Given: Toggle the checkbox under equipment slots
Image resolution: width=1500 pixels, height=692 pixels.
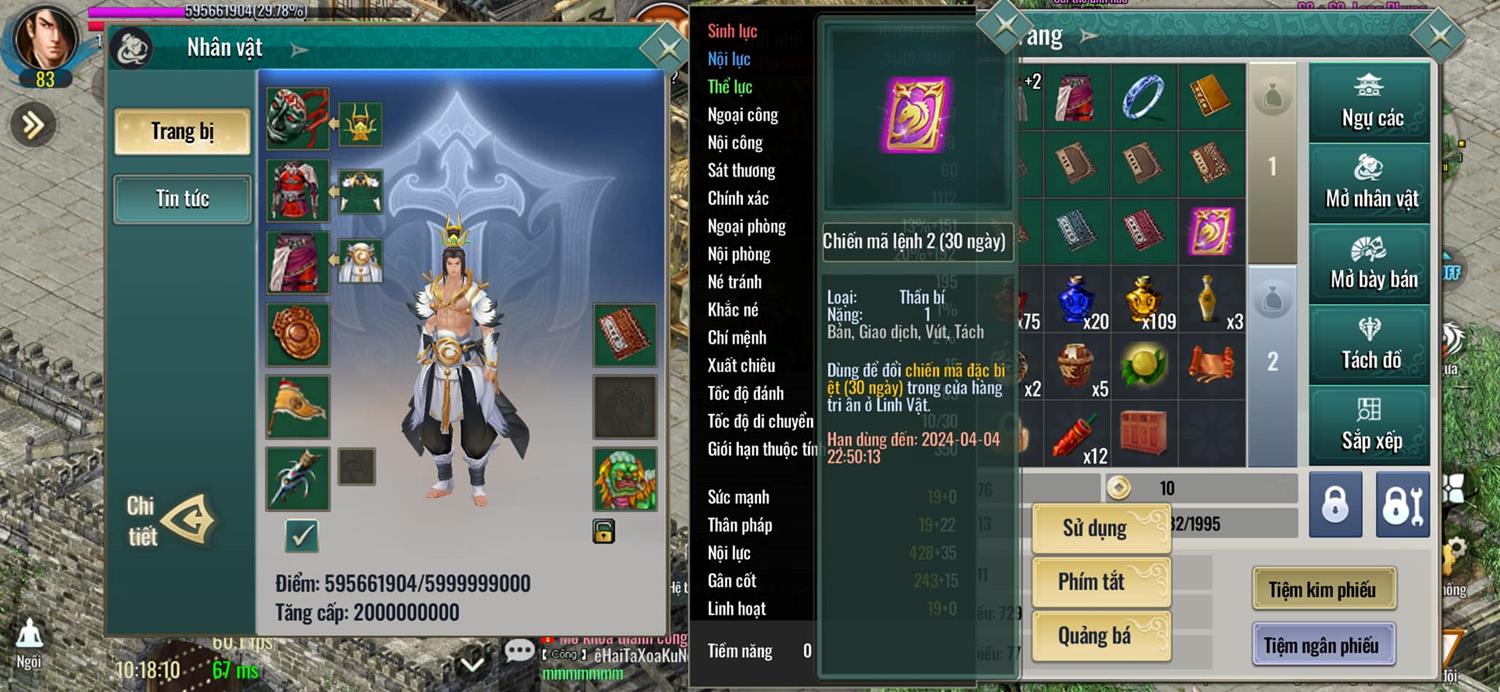Looking at the screenshot, I should pyautogui.click(x=301, y=536).
